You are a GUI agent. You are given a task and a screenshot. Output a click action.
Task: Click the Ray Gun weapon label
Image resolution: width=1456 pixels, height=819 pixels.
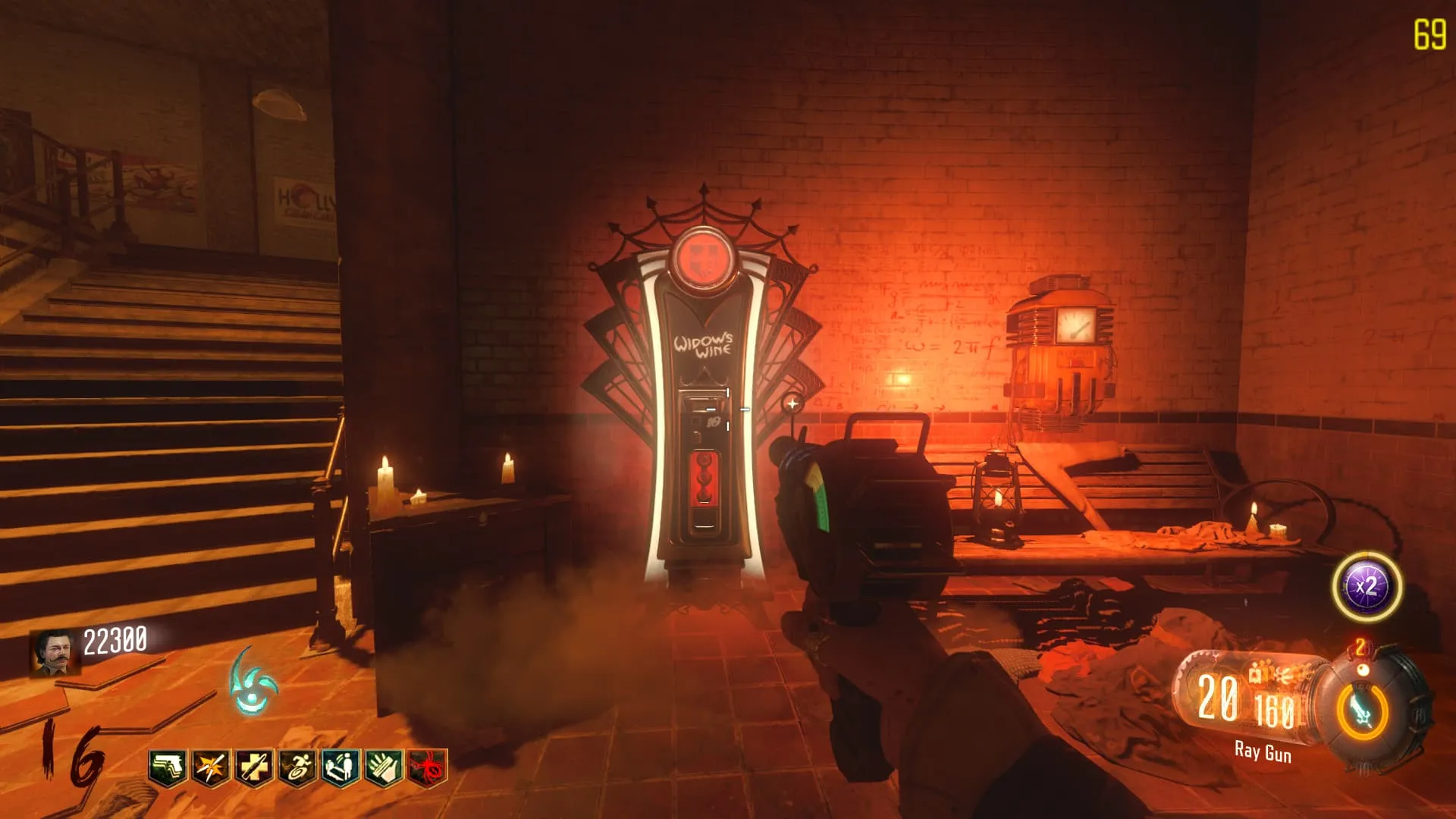pyautogui.click(x=1263, y=752)
